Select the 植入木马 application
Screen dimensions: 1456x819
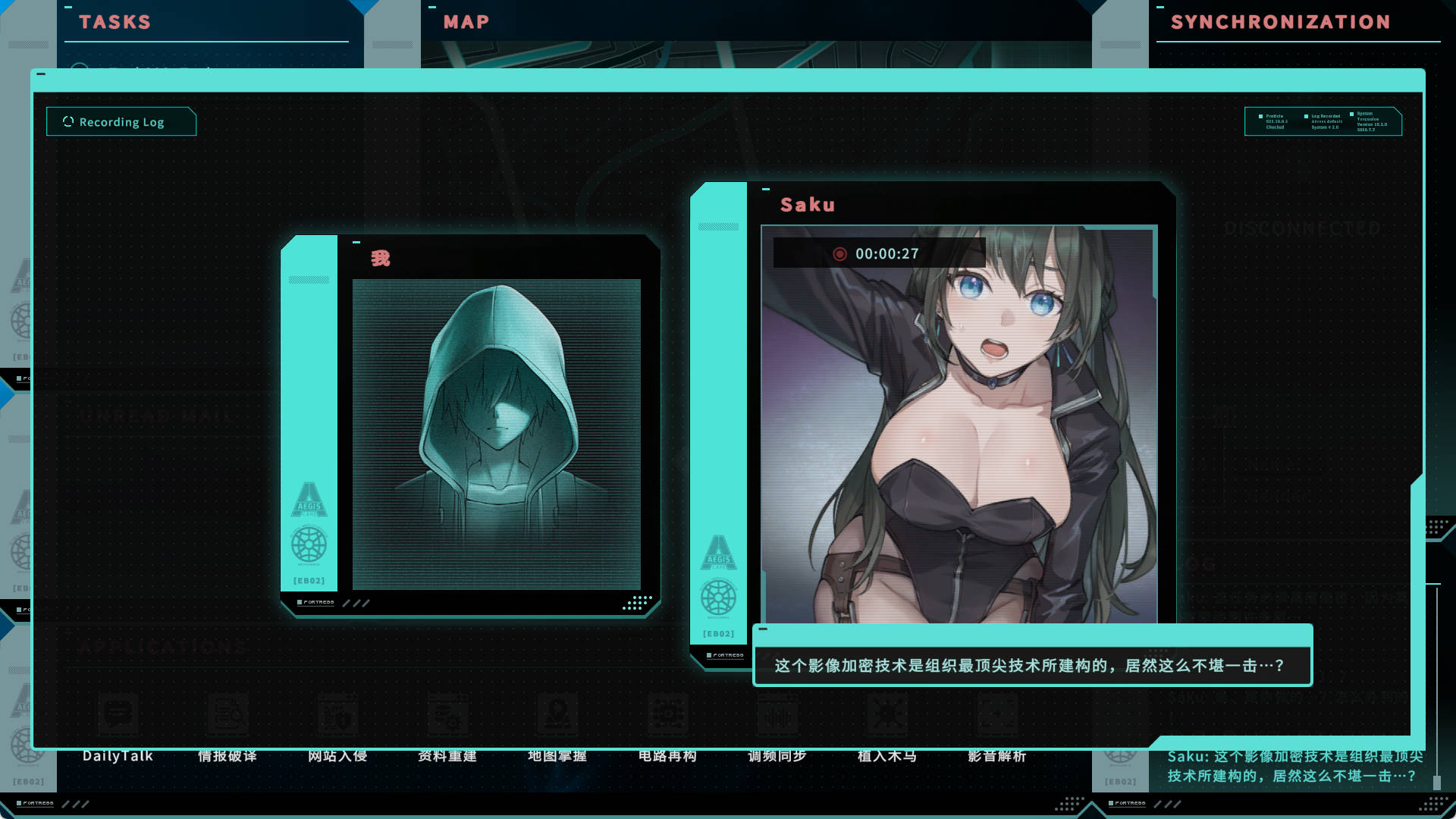tap(887, 755)
